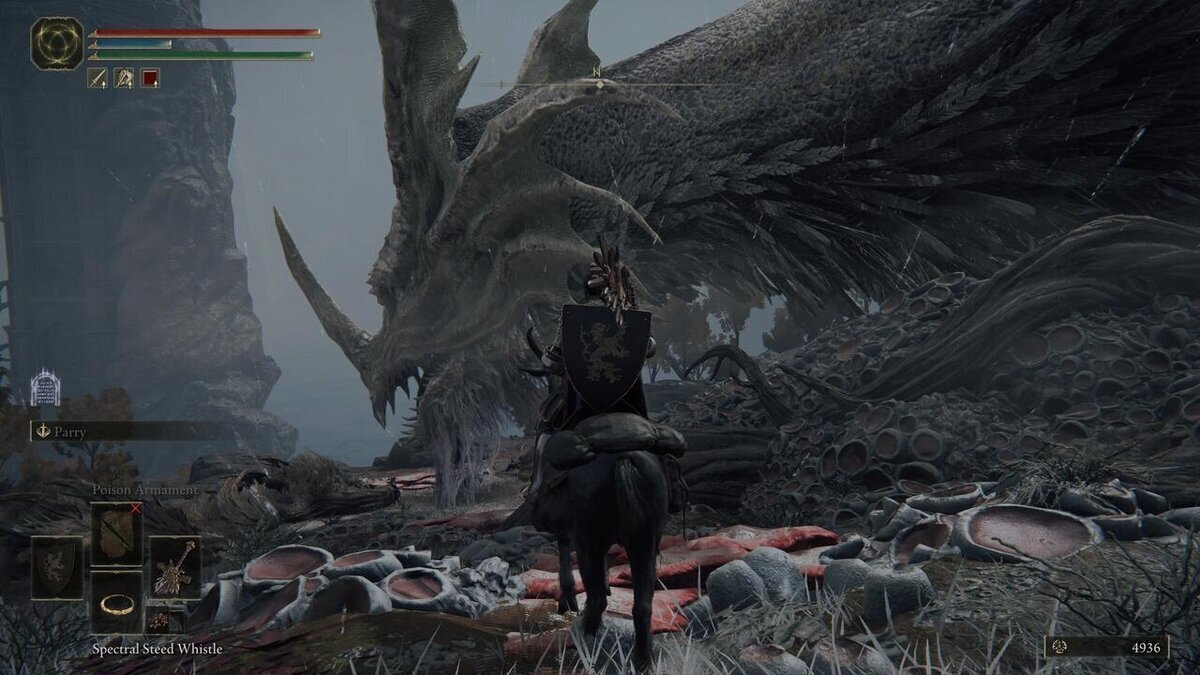Screen dimensions: 1200x675
Task: Inspect the sword buff status icon
Action: [x=98, y=78]
